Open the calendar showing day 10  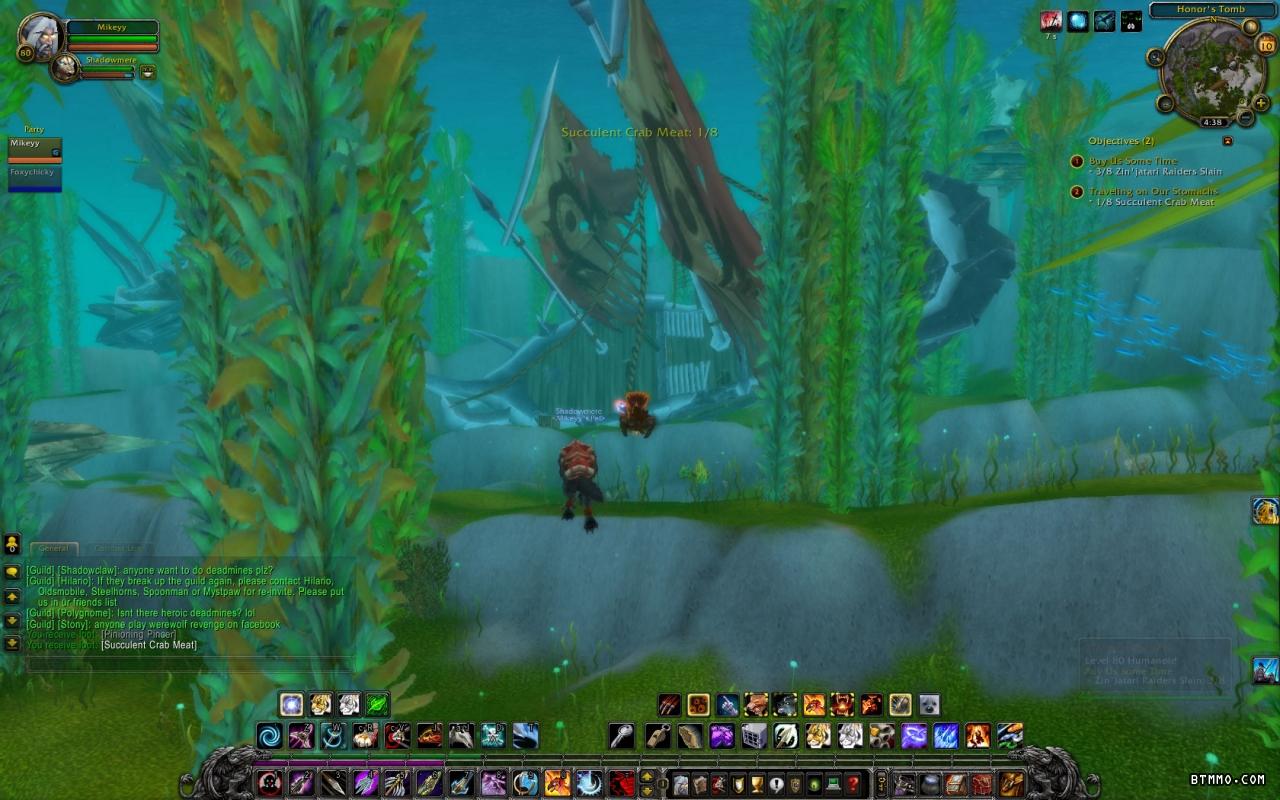click(x=1266, y=45)
